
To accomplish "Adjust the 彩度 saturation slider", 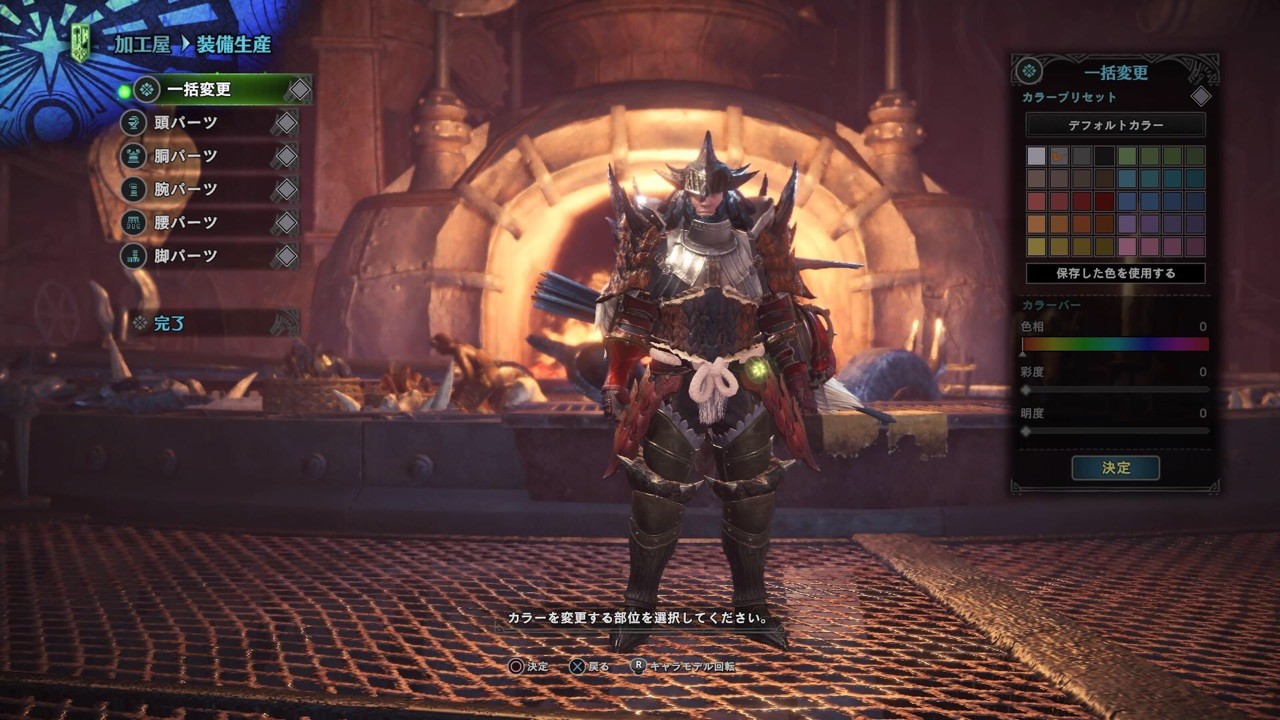I will (1115, 389).
